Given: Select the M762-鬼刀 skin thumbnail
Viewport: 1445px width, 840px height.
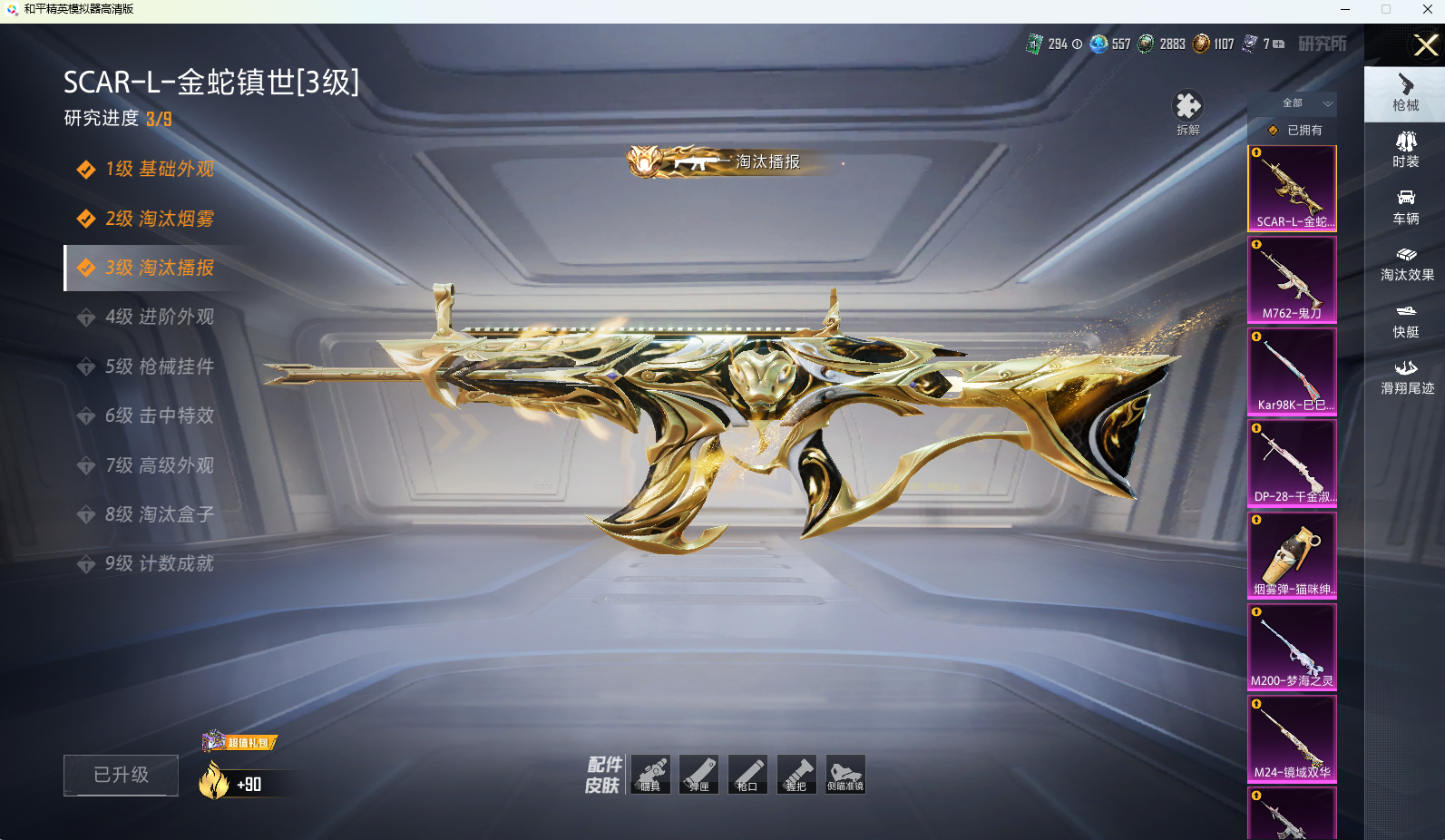Looking at the screenshot, I should click(1292, 279).
